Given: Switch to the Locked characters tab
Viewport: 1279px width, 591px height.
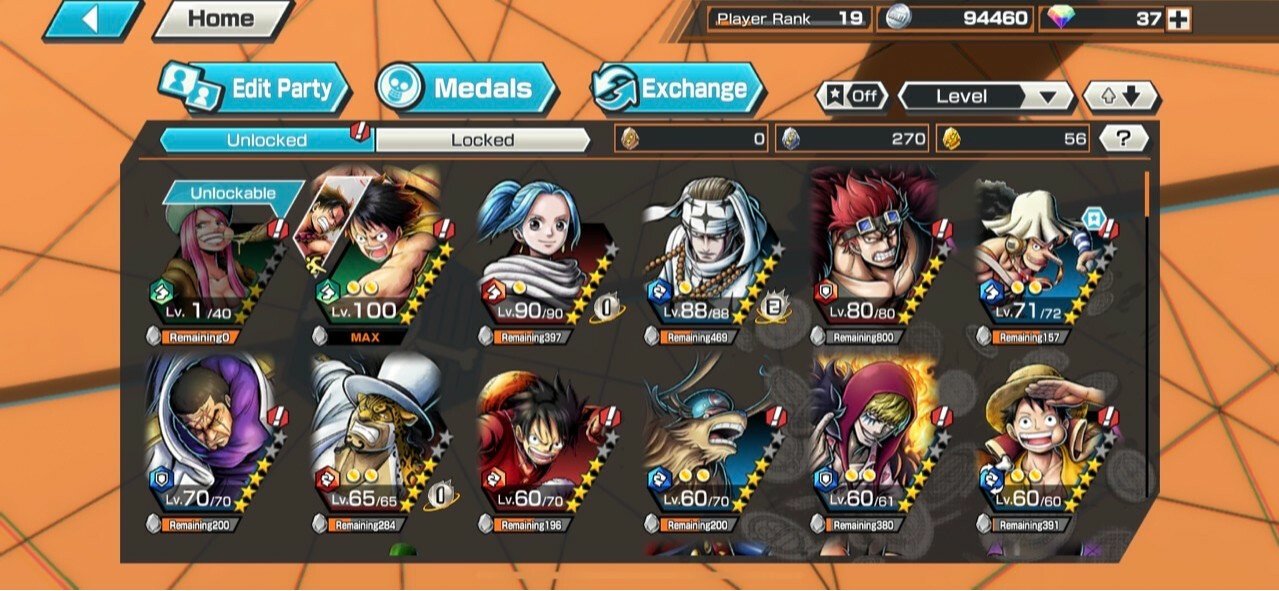Looking at the screenshot, I should [482, 140].
